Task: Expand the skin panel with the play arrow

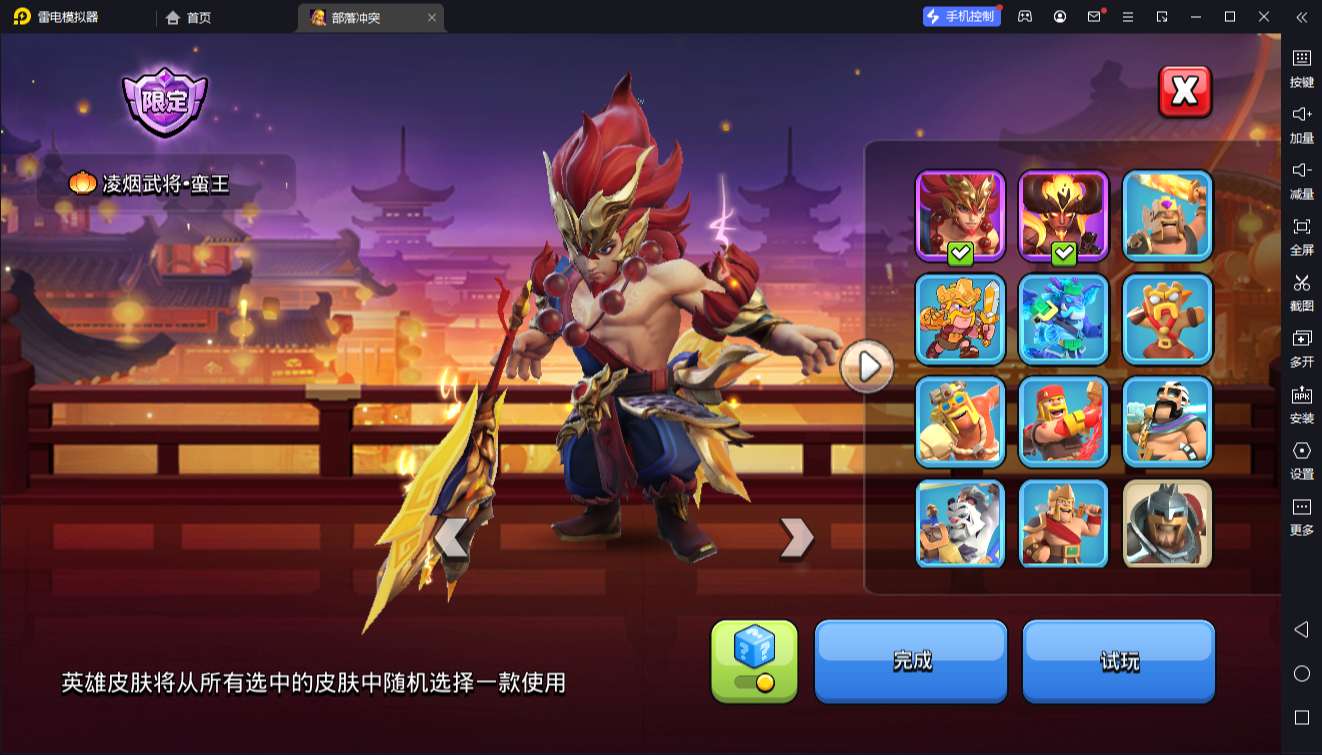Action: [866, 367]
